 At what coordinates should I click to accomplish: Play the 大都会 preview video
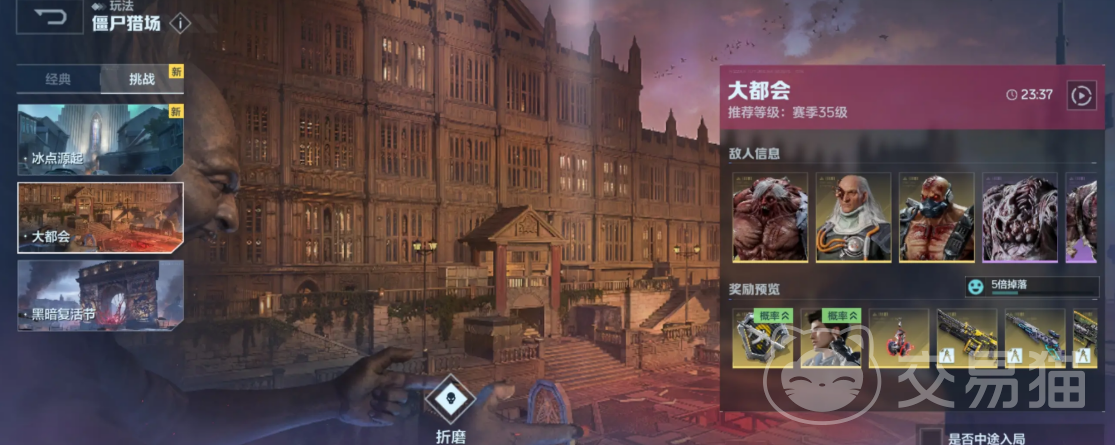coord(1081,95)
